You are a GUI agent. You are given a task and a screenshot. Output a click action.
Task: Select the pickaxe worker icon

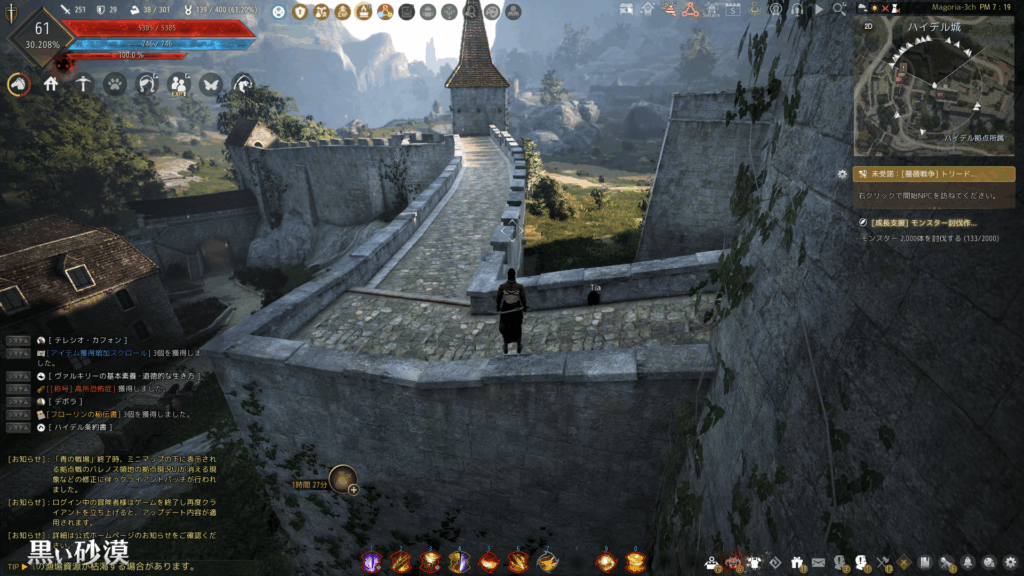coord(83,85)
